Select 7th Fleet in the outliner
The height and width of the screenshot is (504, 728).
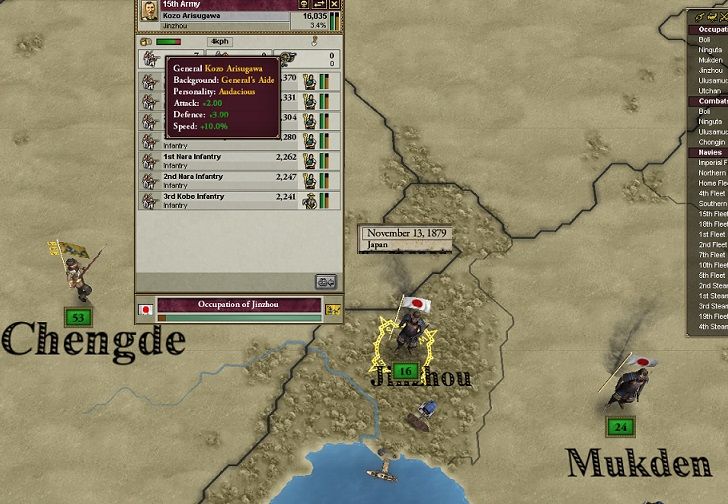pyautogui.click(x=713, y=255)
